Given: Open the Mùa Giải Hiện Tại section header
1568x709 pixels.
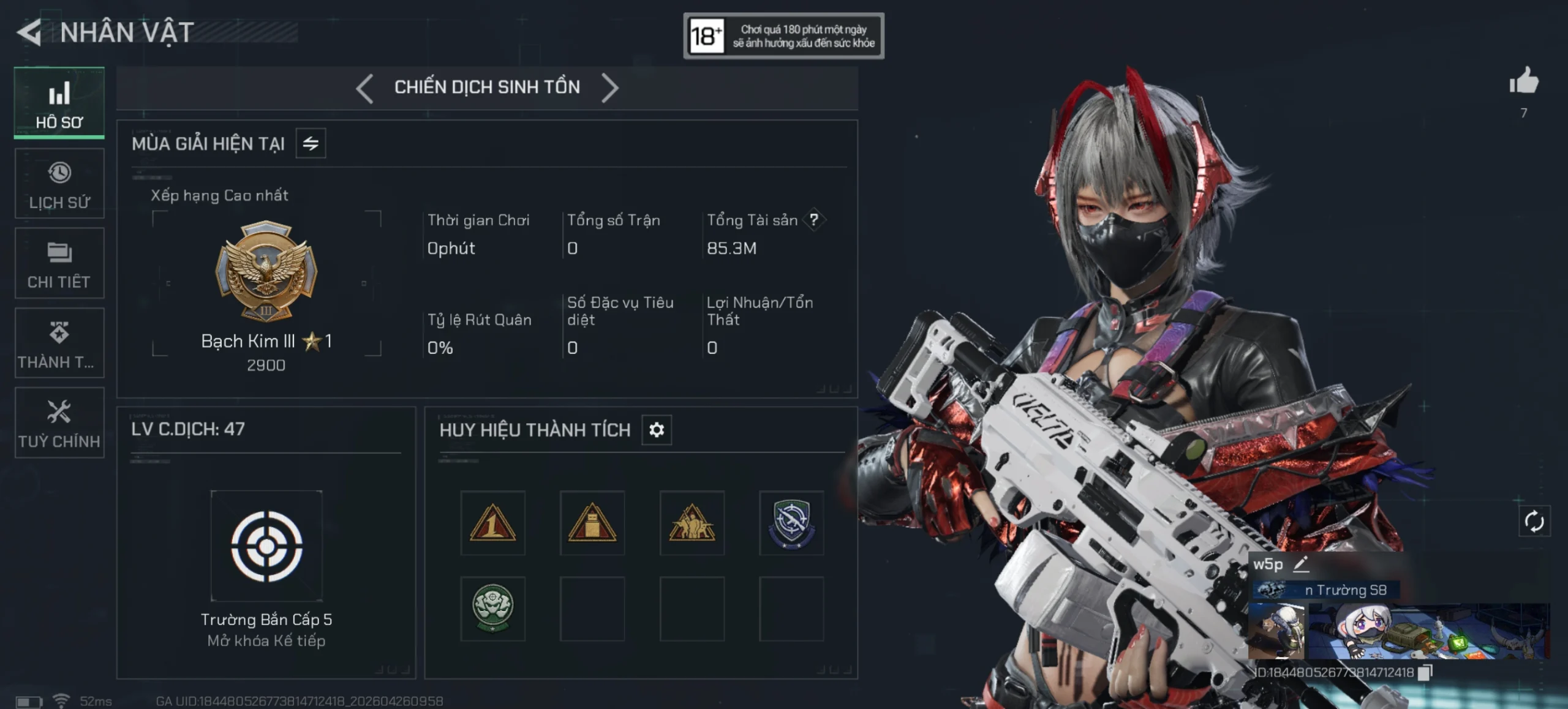Looking at the screenshot, I should point(208,142).
